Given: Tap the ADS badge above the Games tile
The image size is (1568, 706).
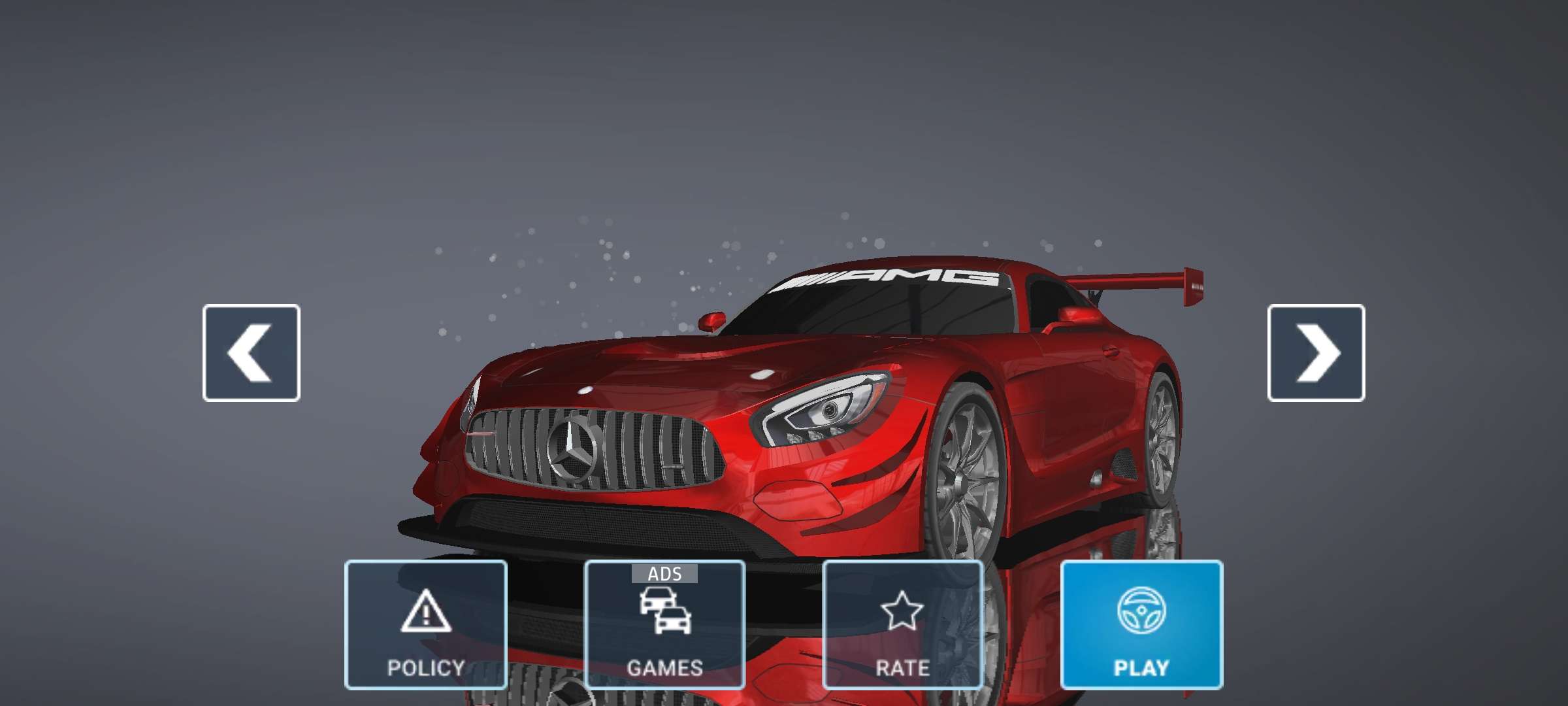Looking at the screenshot, I should click(x=665, y=573).
